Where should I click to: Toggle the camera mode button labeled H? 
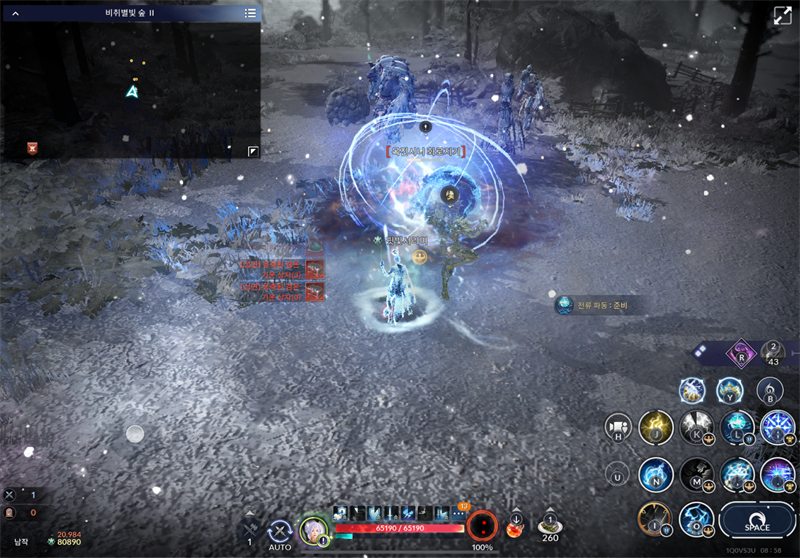click(618, 428)
